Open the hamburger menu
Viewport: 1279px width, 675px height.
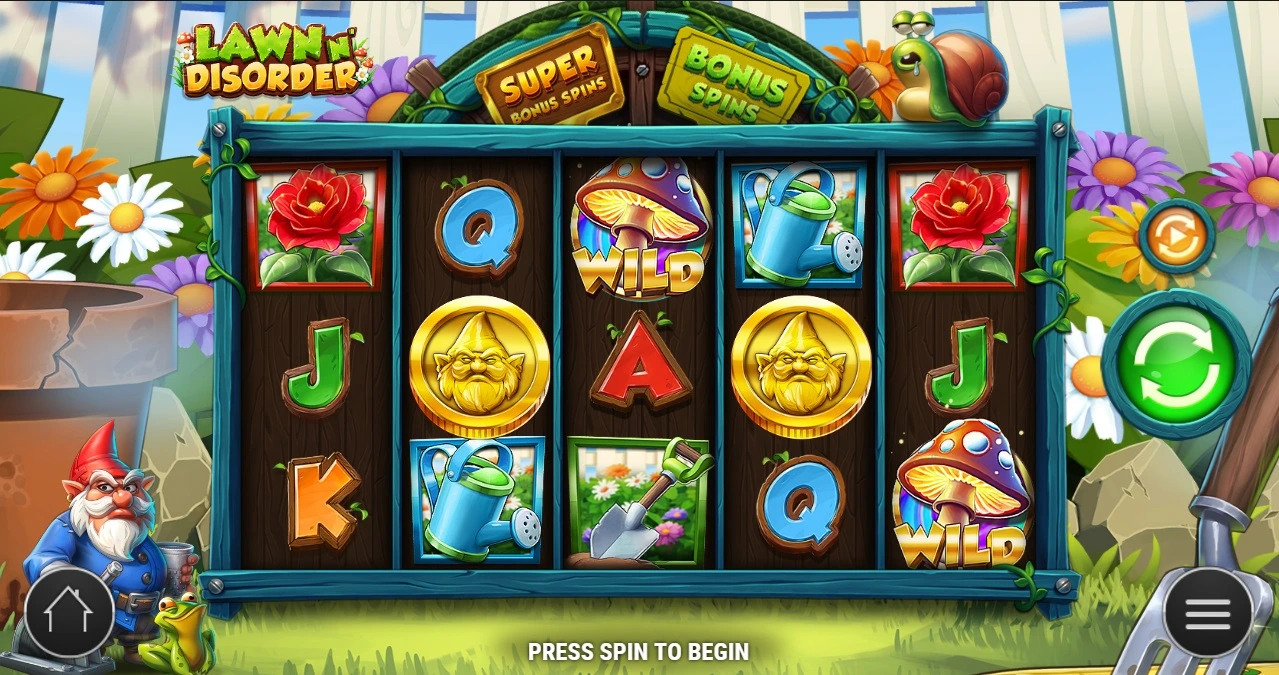tap(1207, 613)
